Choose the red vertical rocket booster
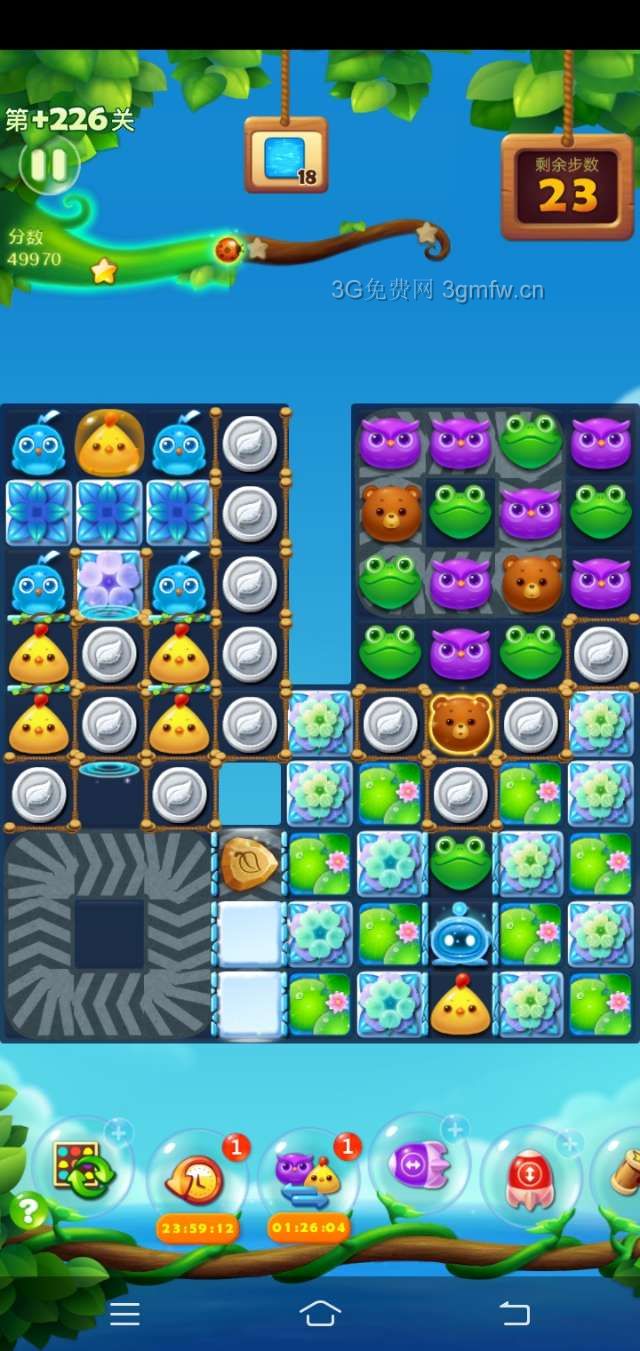This screenshot has height=1351, width=640. (530, 1170)
